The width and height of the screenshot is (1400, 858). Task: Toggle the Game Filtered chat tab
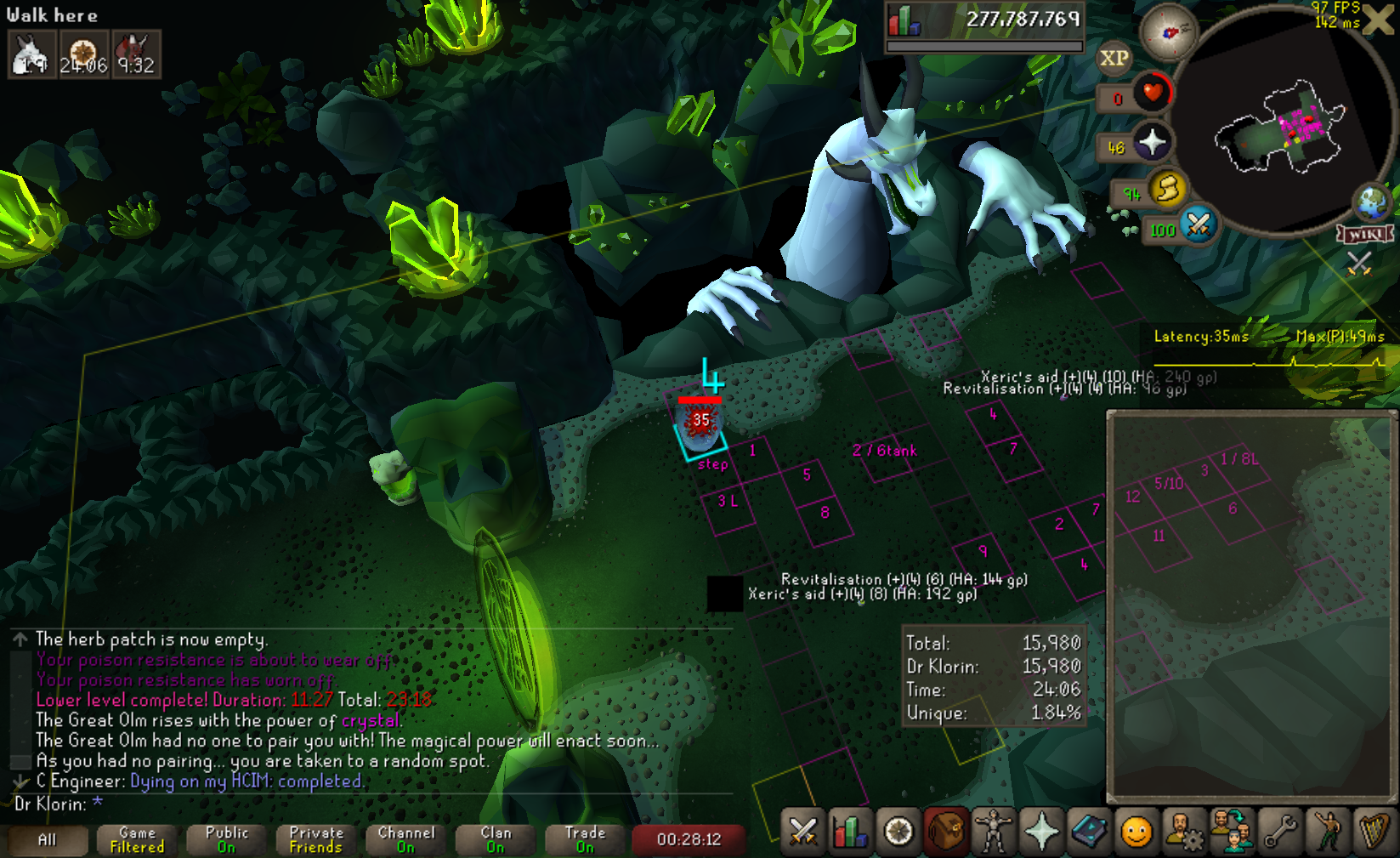137,839
